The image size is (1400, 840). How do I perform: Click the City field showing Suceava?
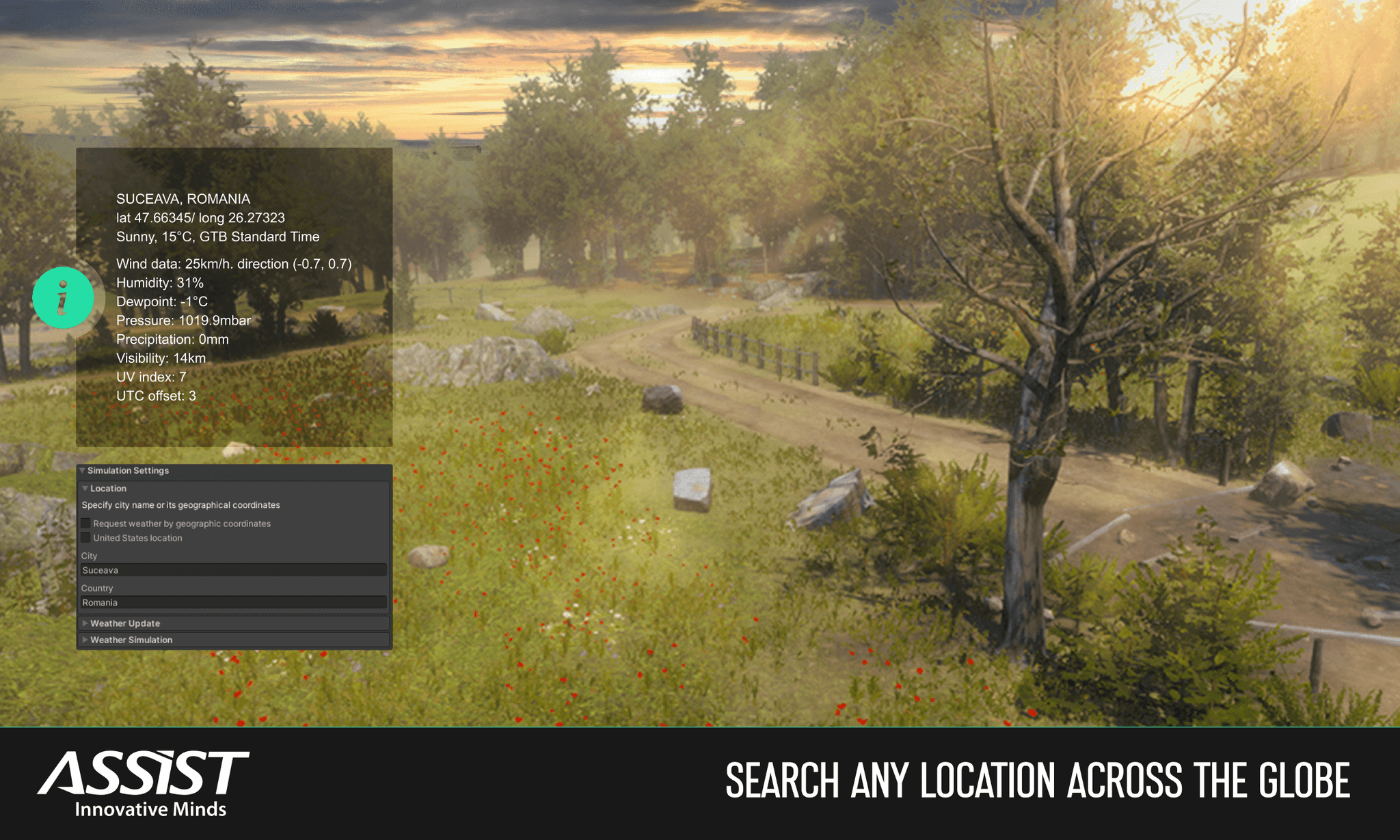(233, 569)
